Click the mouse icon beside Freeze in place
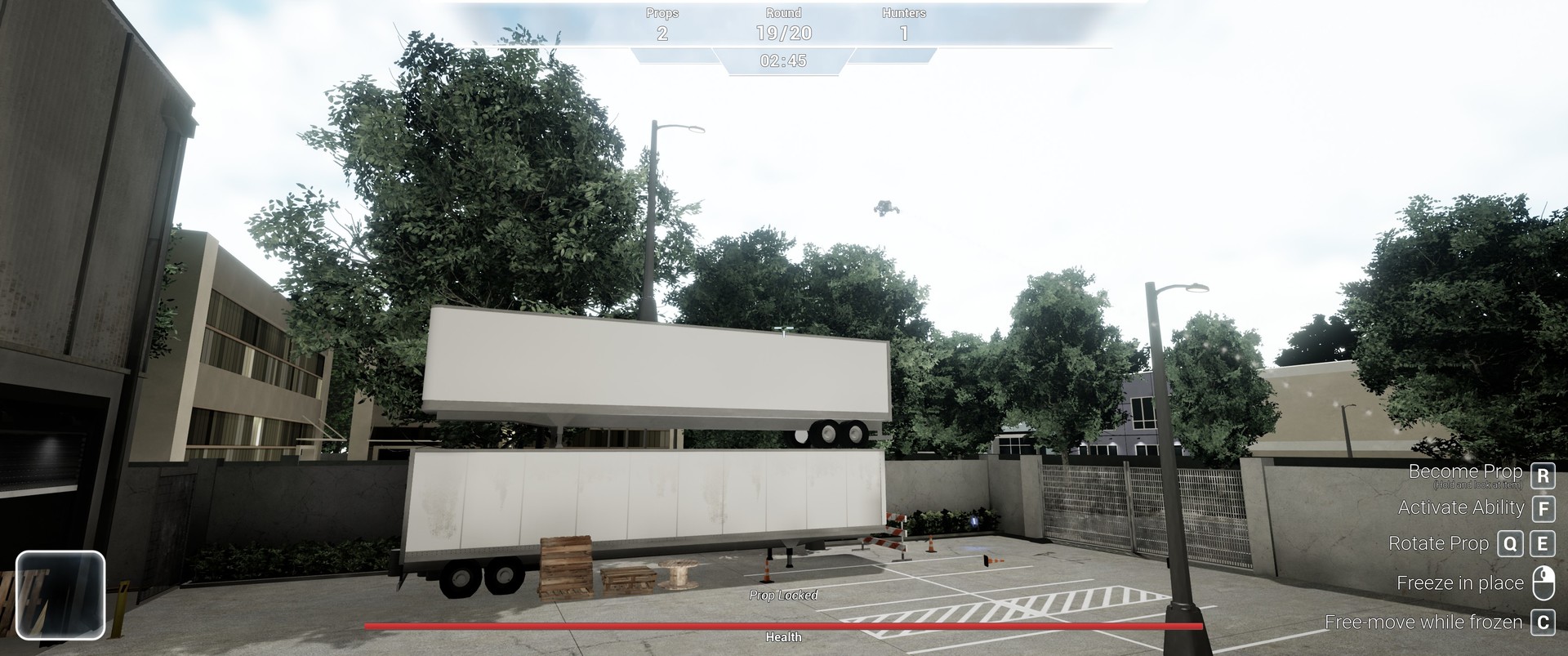 coord(1542,582)
